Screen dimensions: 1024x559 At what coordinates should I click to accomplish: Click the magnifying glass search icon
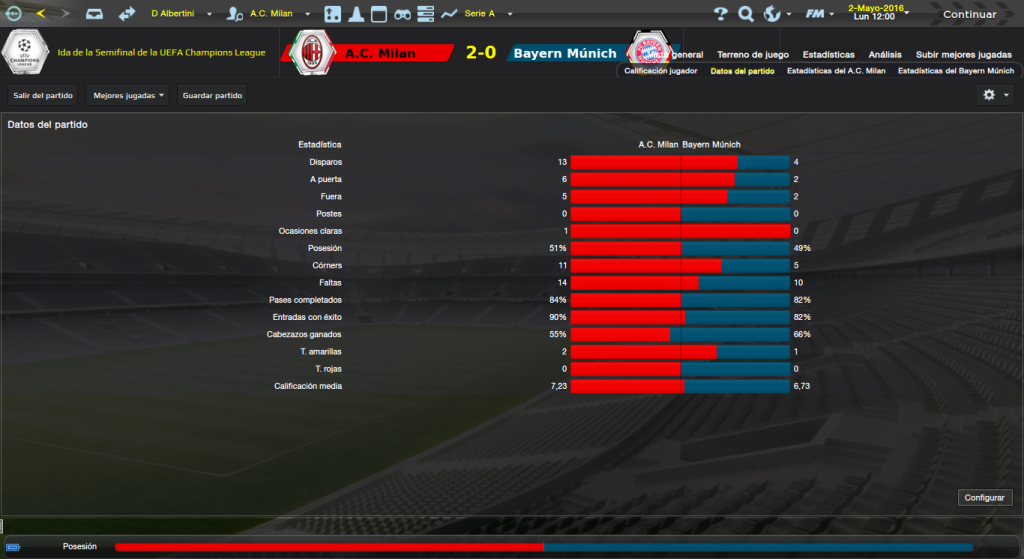pos(746,14)
